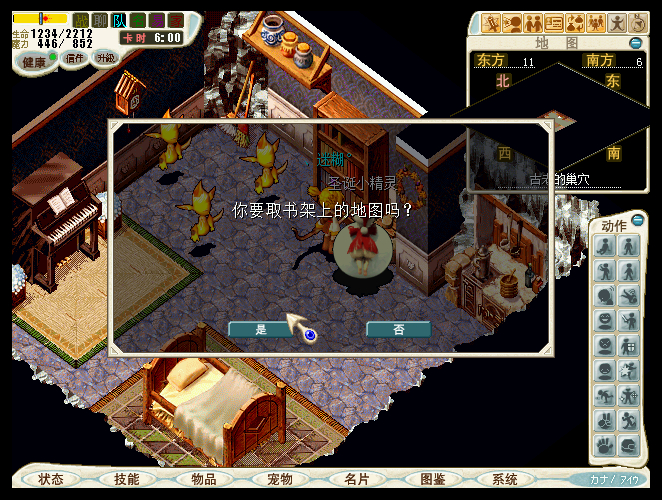Toggle the 队 team mode icon

coord(119,20)
